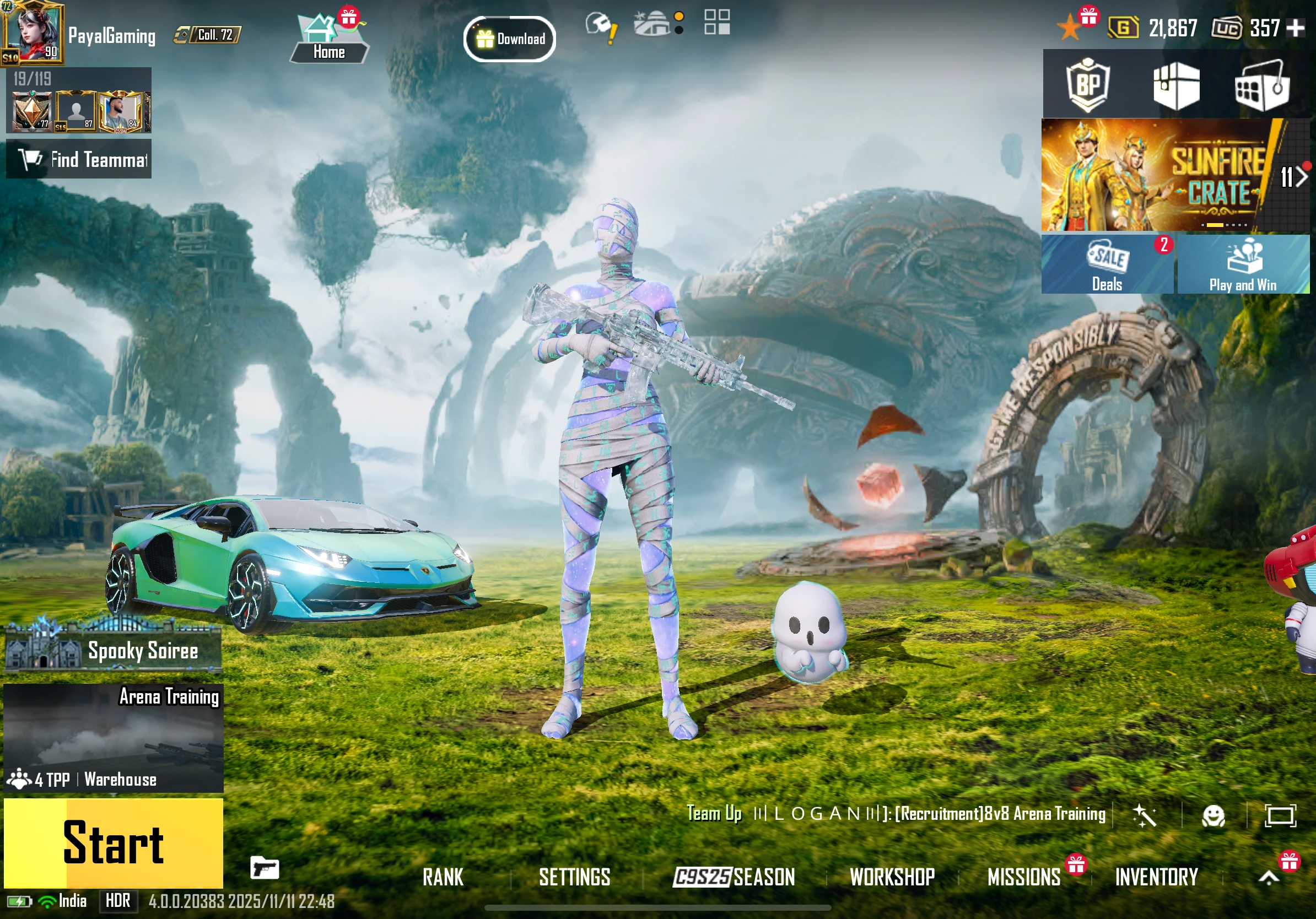This screenshot has width=1316, height=919.
Task: Click the weapon loadout pistol icon
Action: click(264, 868)
